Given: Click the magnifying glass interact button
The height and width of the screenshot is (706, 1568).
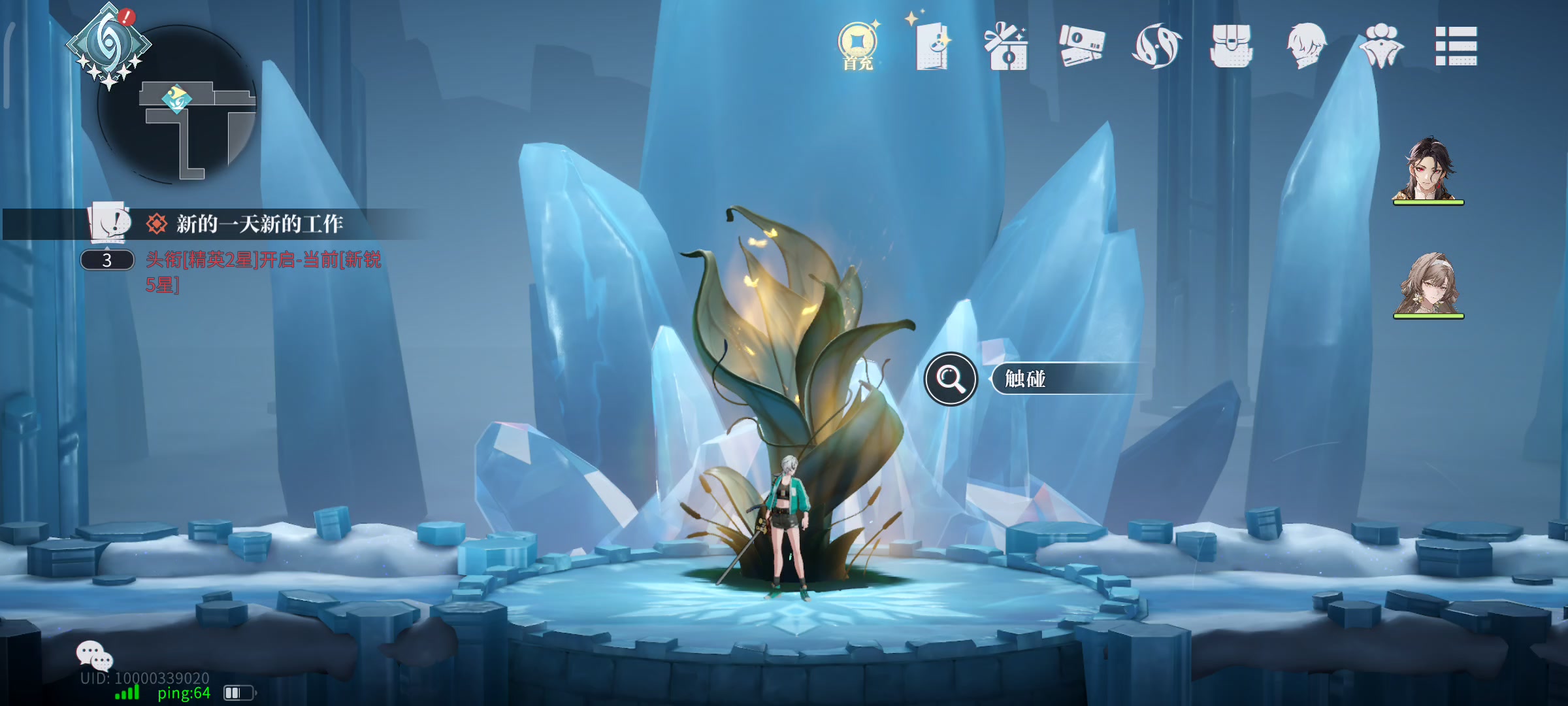Looking at the screenshot, I should pyautogui.click(x=951, y=378).
